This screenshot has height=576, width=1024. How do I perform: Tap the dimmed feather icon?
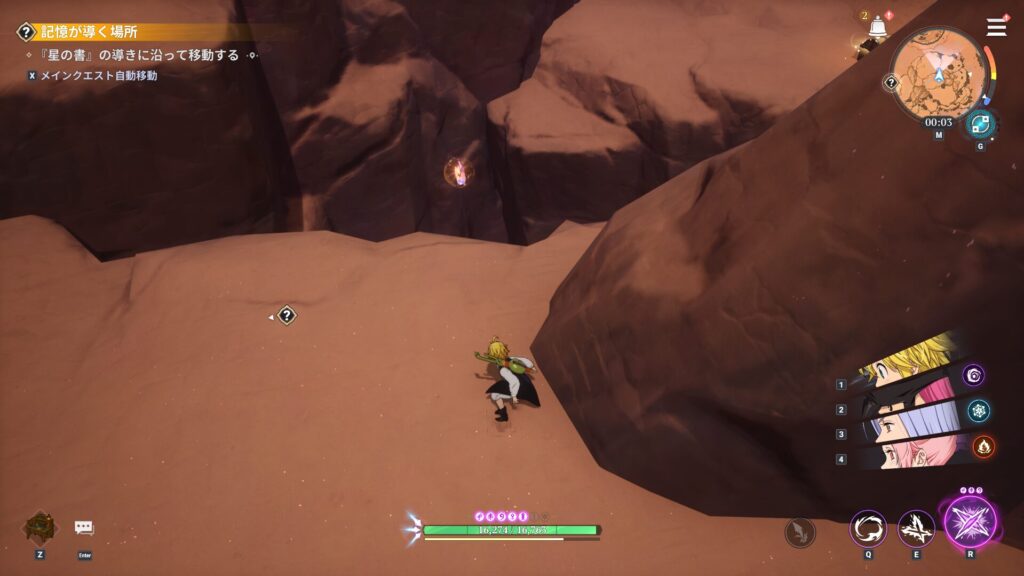799,532
